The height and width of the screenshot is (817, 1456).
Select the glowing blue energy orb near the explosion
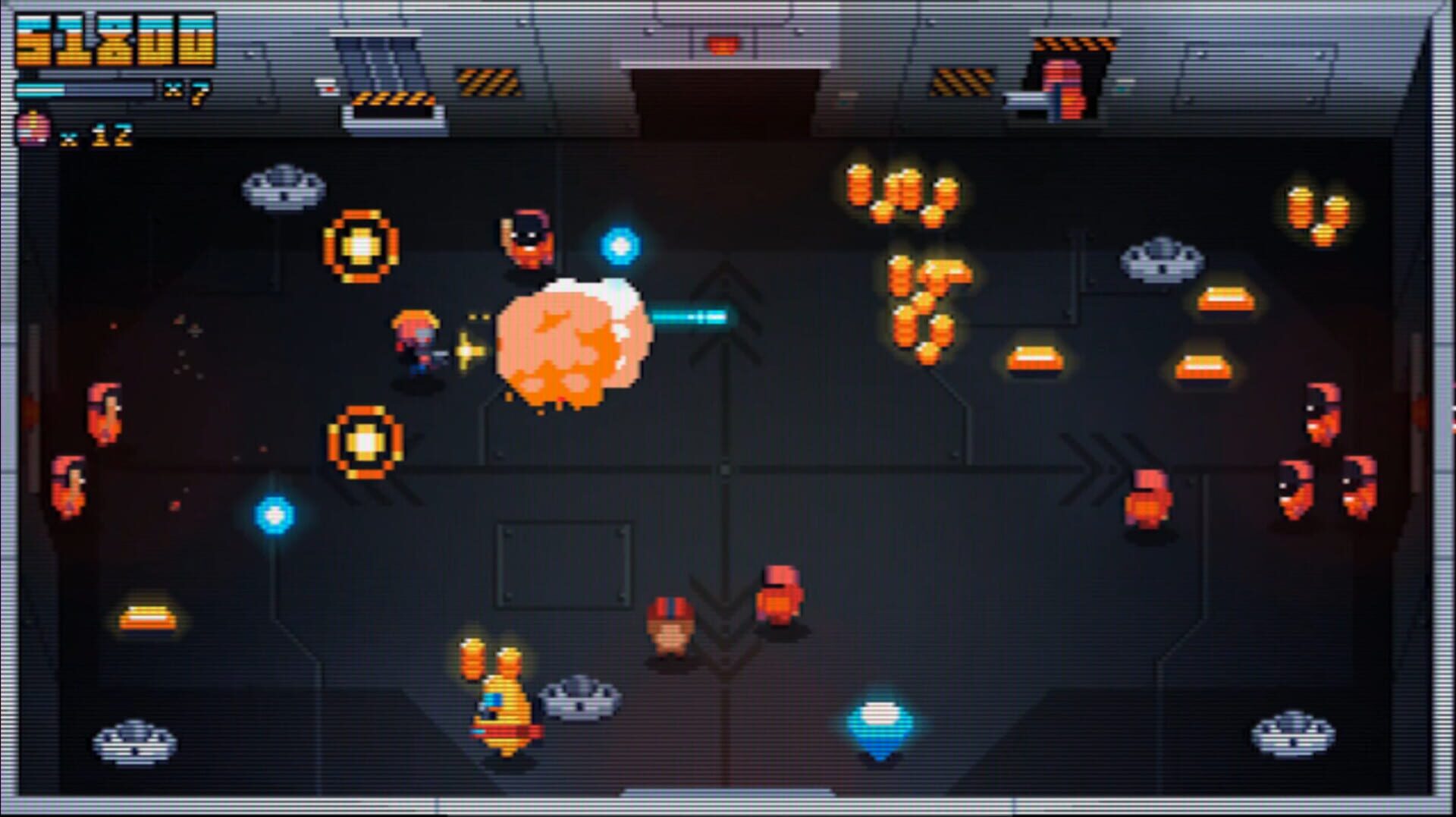pos(620,244)
